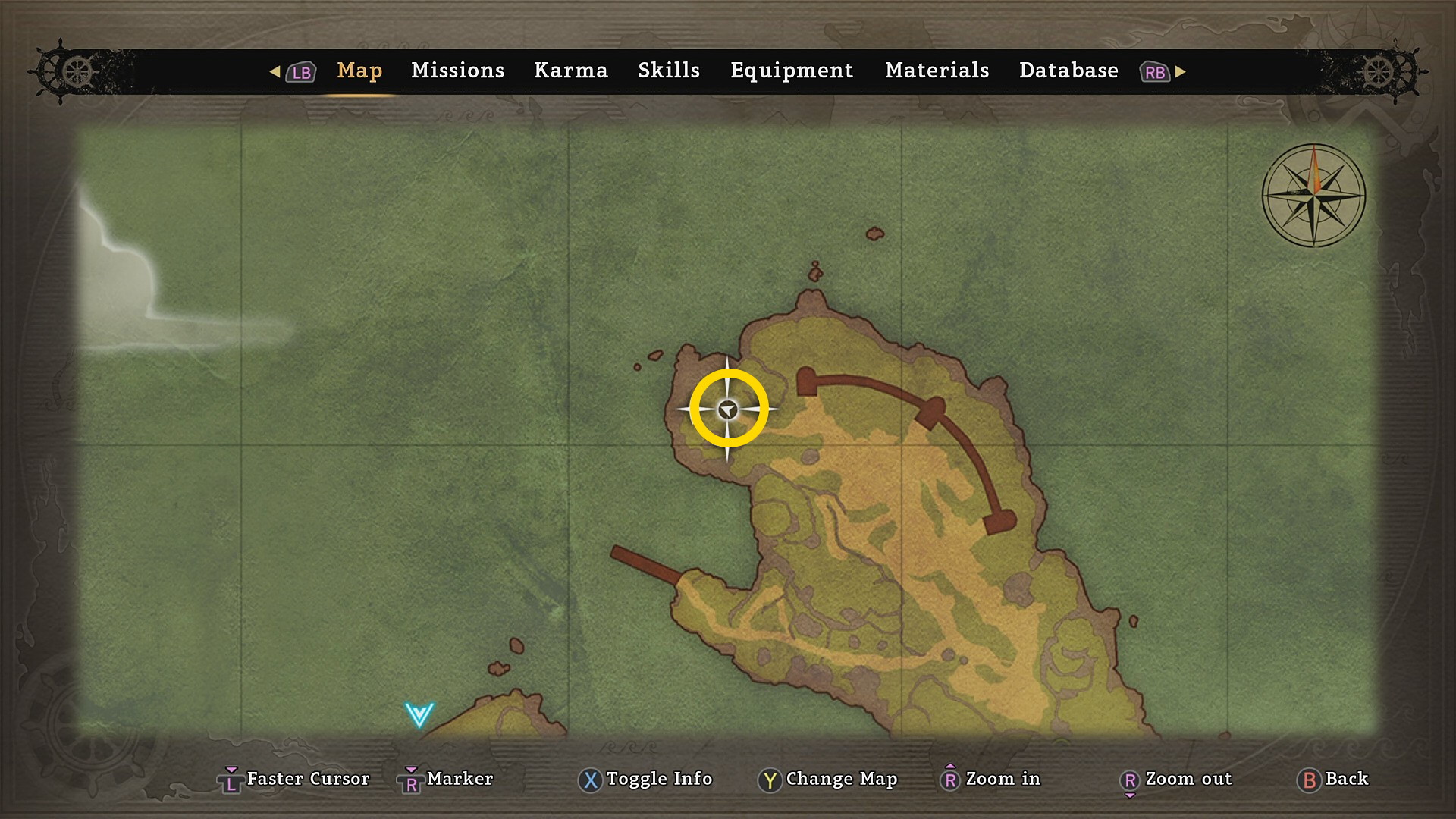Click the compass rose on the map
This screenshot has height=819, width=1456.
coord(1313,196)
